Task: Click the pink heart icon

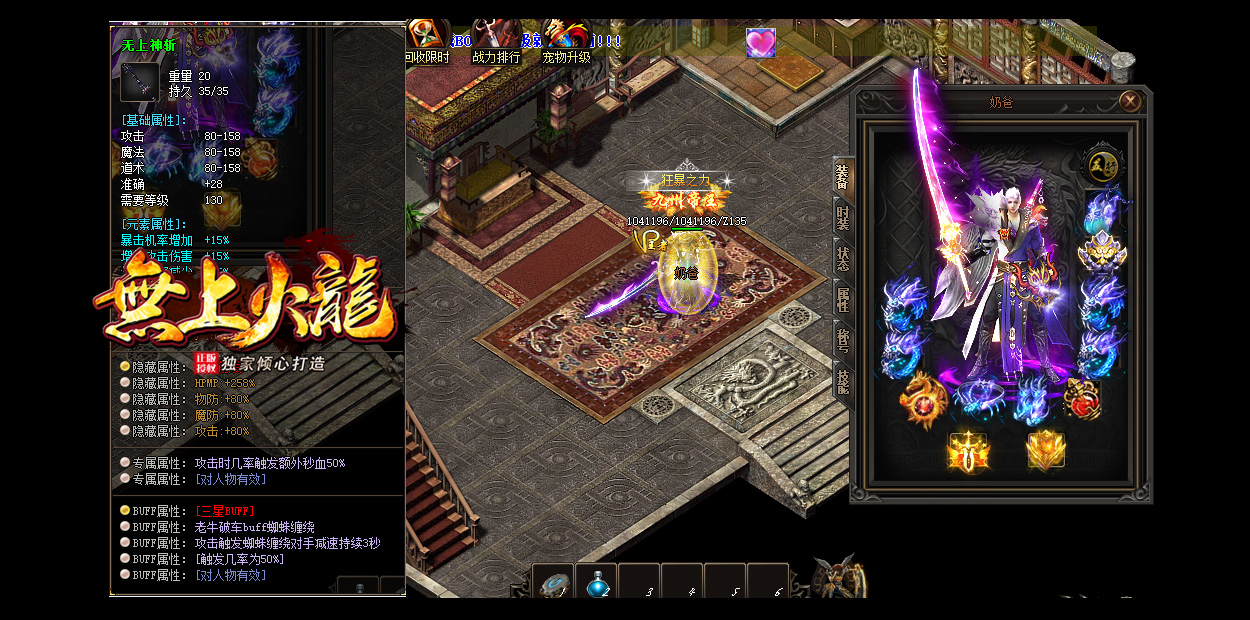Action: coord(761,43)
